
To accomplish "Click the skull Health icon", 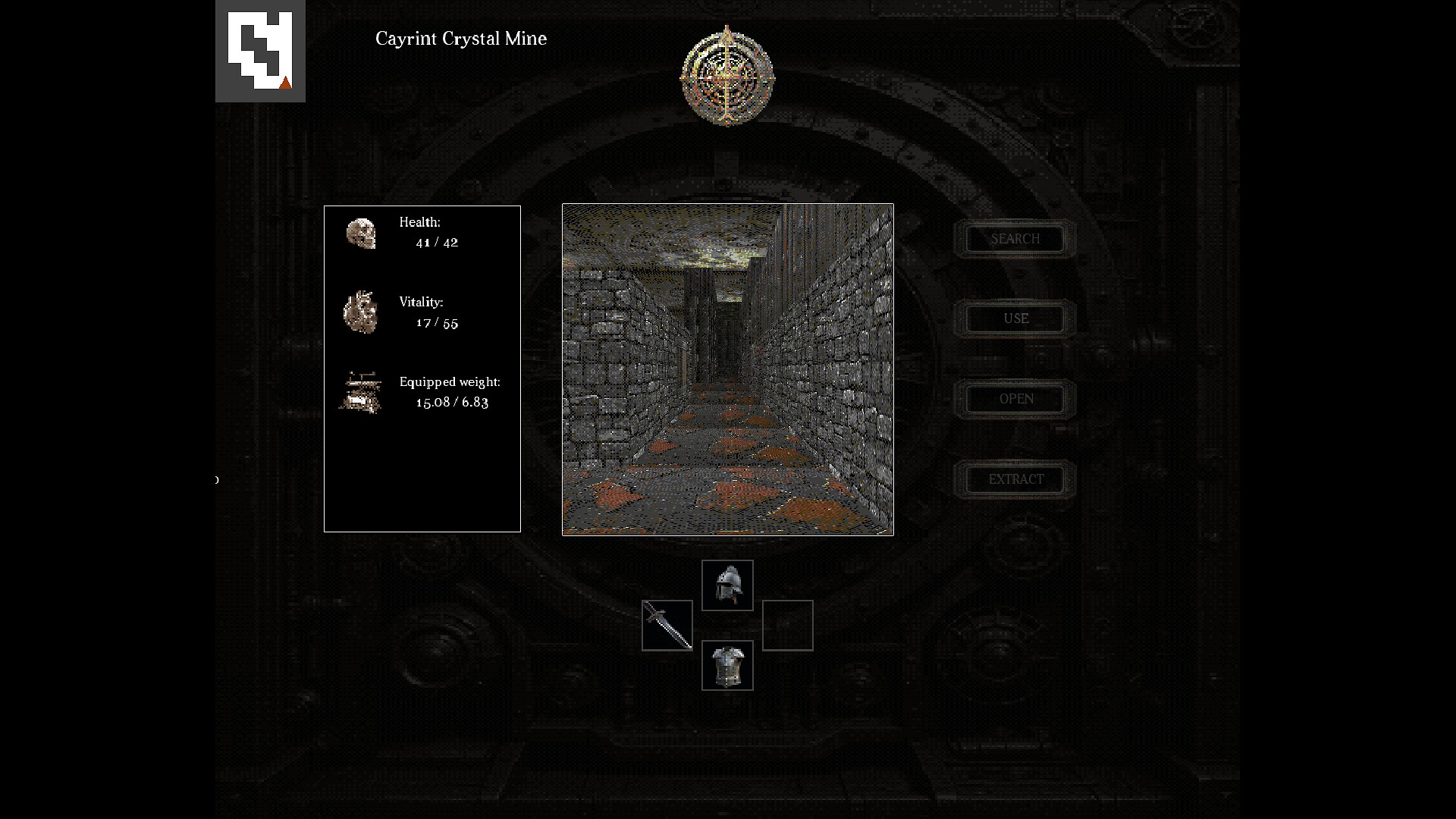I will 362,234.
